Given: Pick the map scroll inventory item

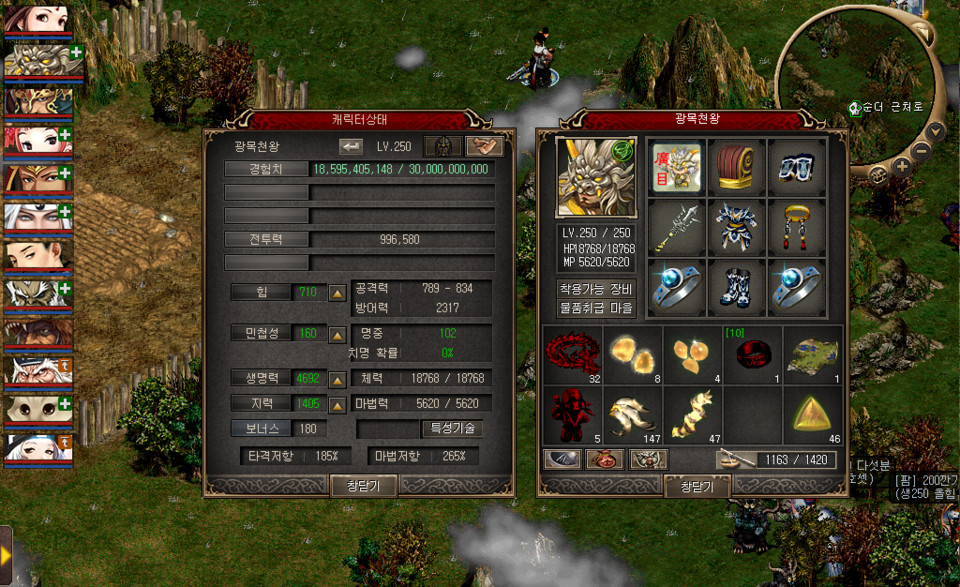Looking at the screenshot, I should (x=812, y=355).
